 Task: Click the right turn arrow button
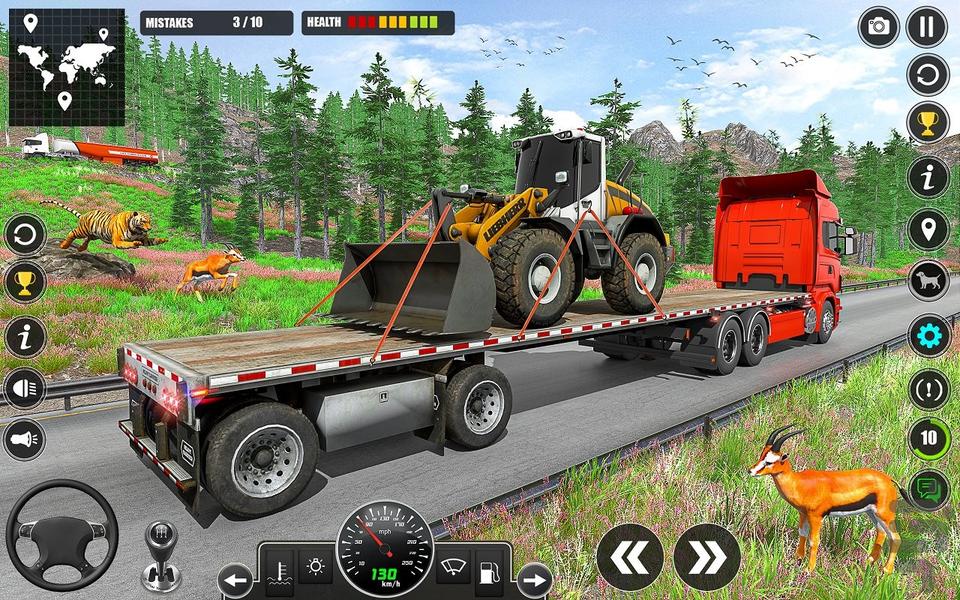[535, 580]
